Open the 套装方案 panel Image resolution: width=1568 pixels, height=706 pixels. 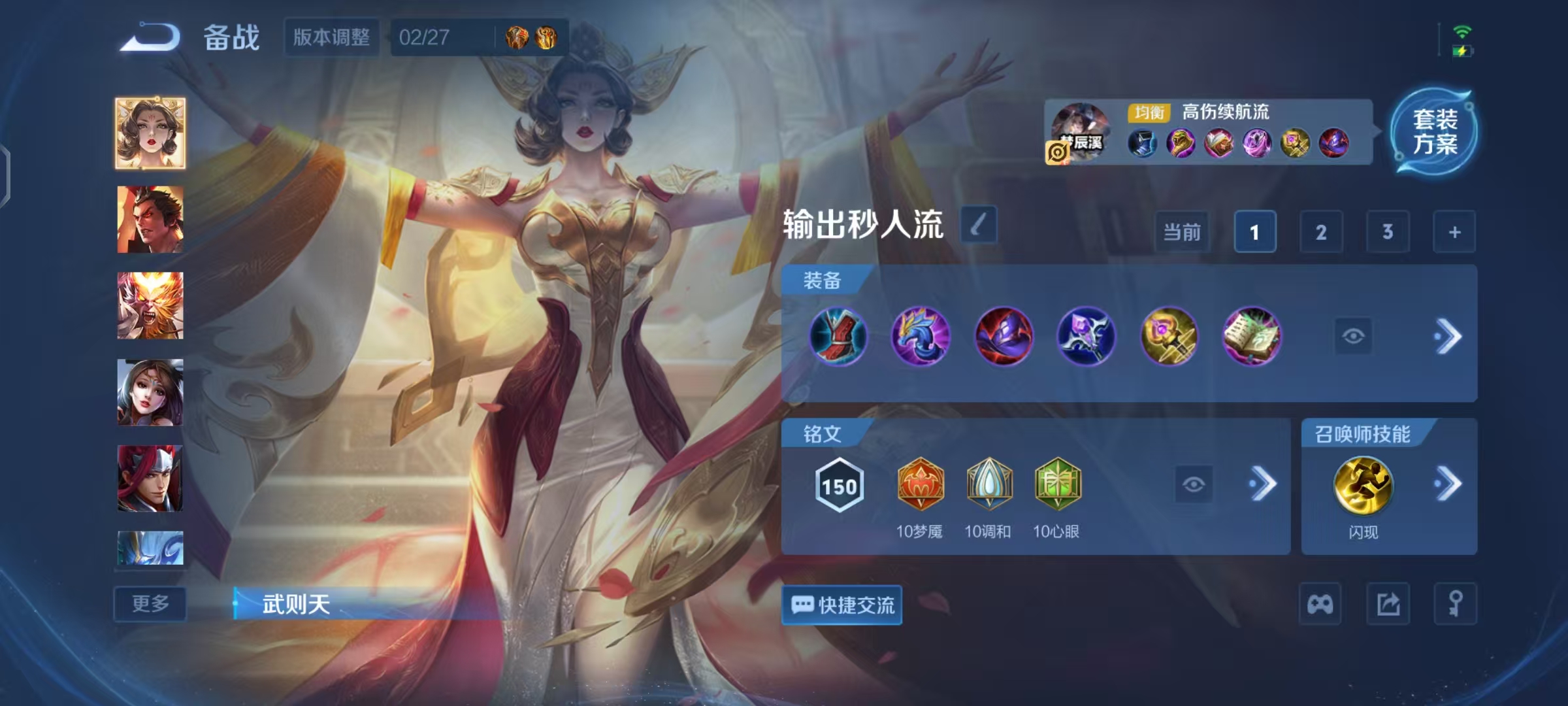(1434, 133)
